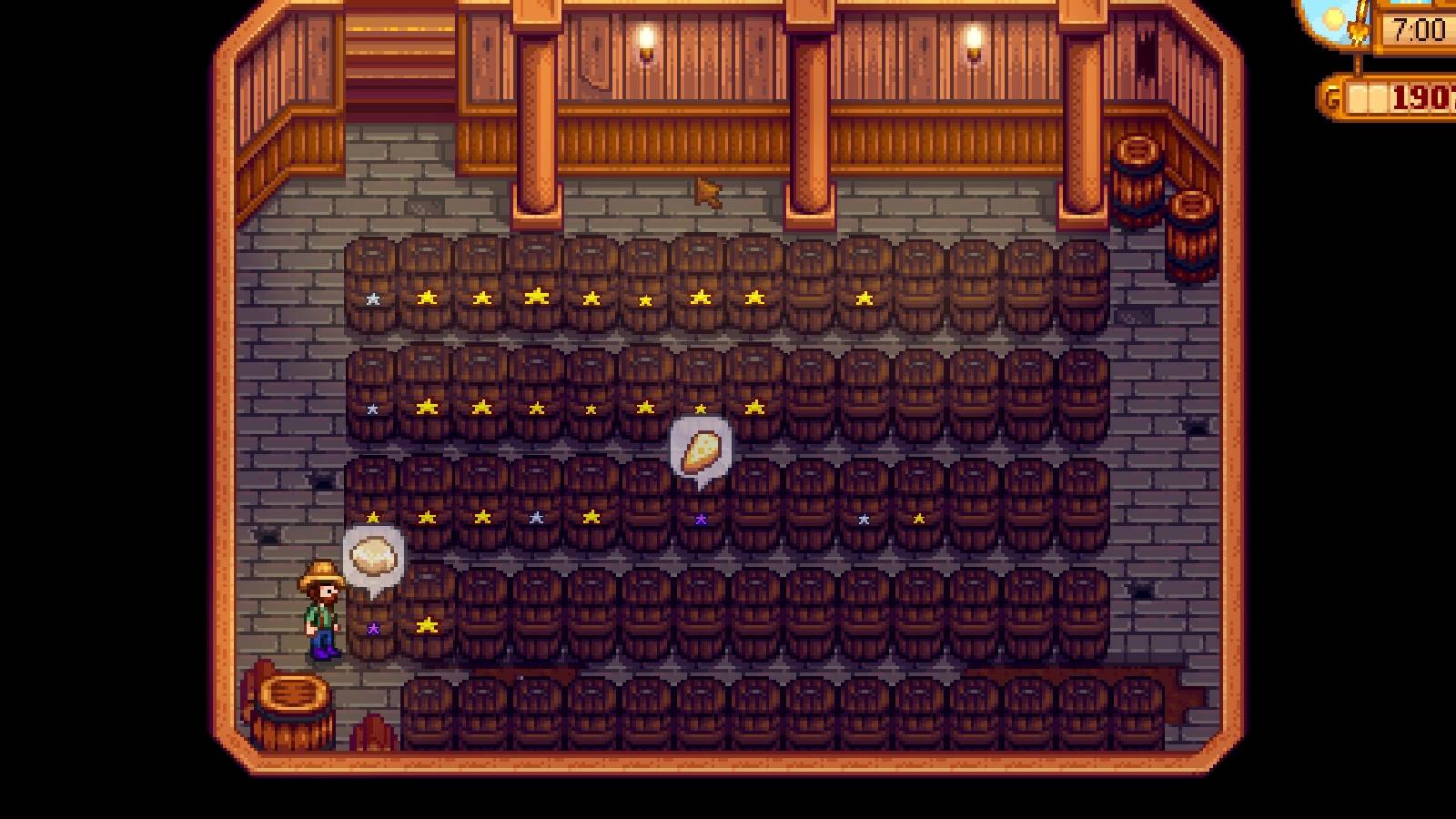Click the gold sword charm below the clock

pyautogui.click(x=1357, y=32)
